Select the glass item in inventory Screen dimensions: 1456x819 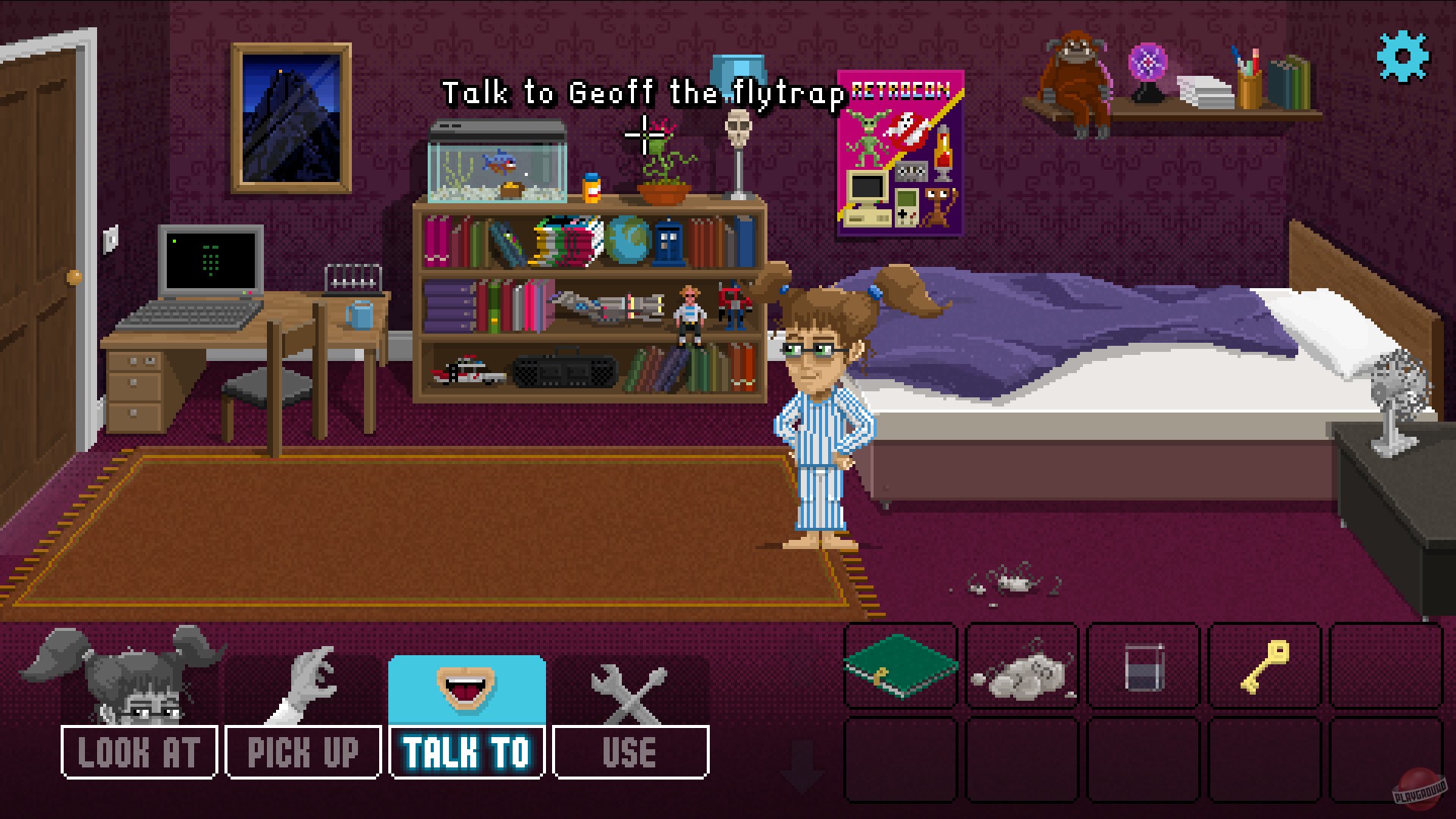tap(1143, 667)
